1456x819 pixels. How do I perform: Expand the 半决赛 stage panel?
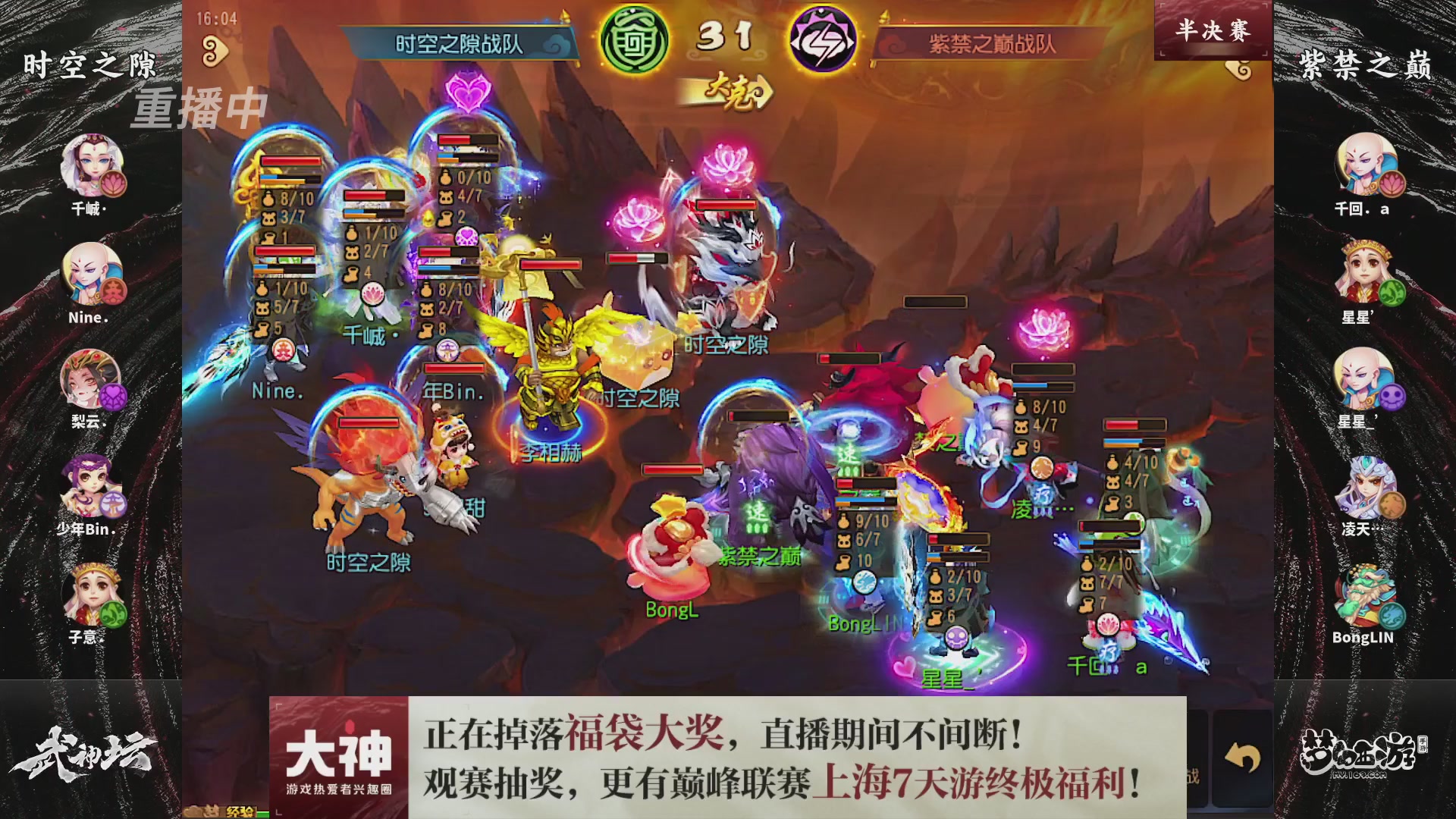pyautogui.click(x=1212, y=29)
